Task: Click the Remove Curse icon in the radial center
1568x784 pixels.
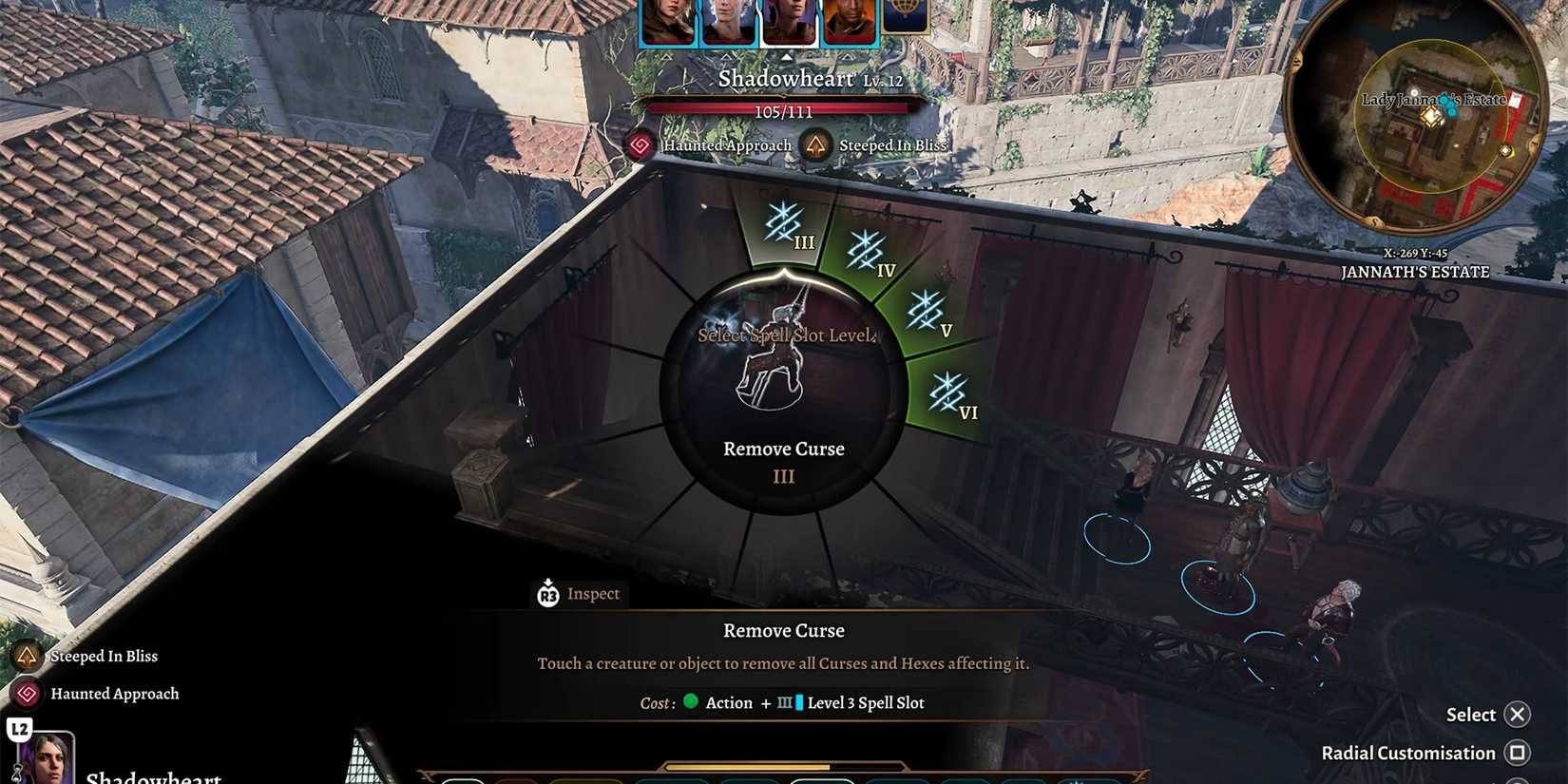Action: [x=781, y=371]
